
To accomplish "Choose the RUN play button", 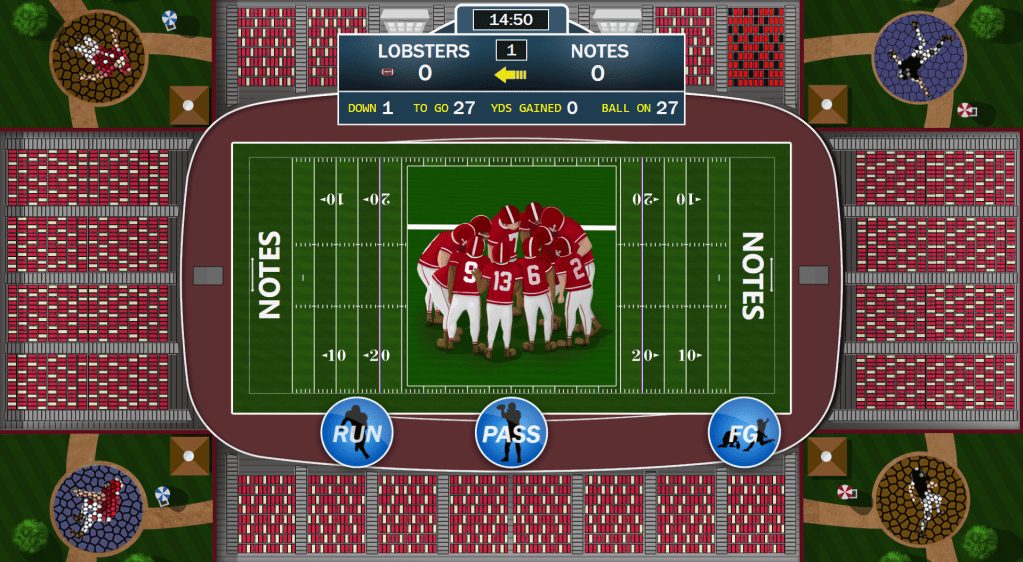I will (357, 433).
